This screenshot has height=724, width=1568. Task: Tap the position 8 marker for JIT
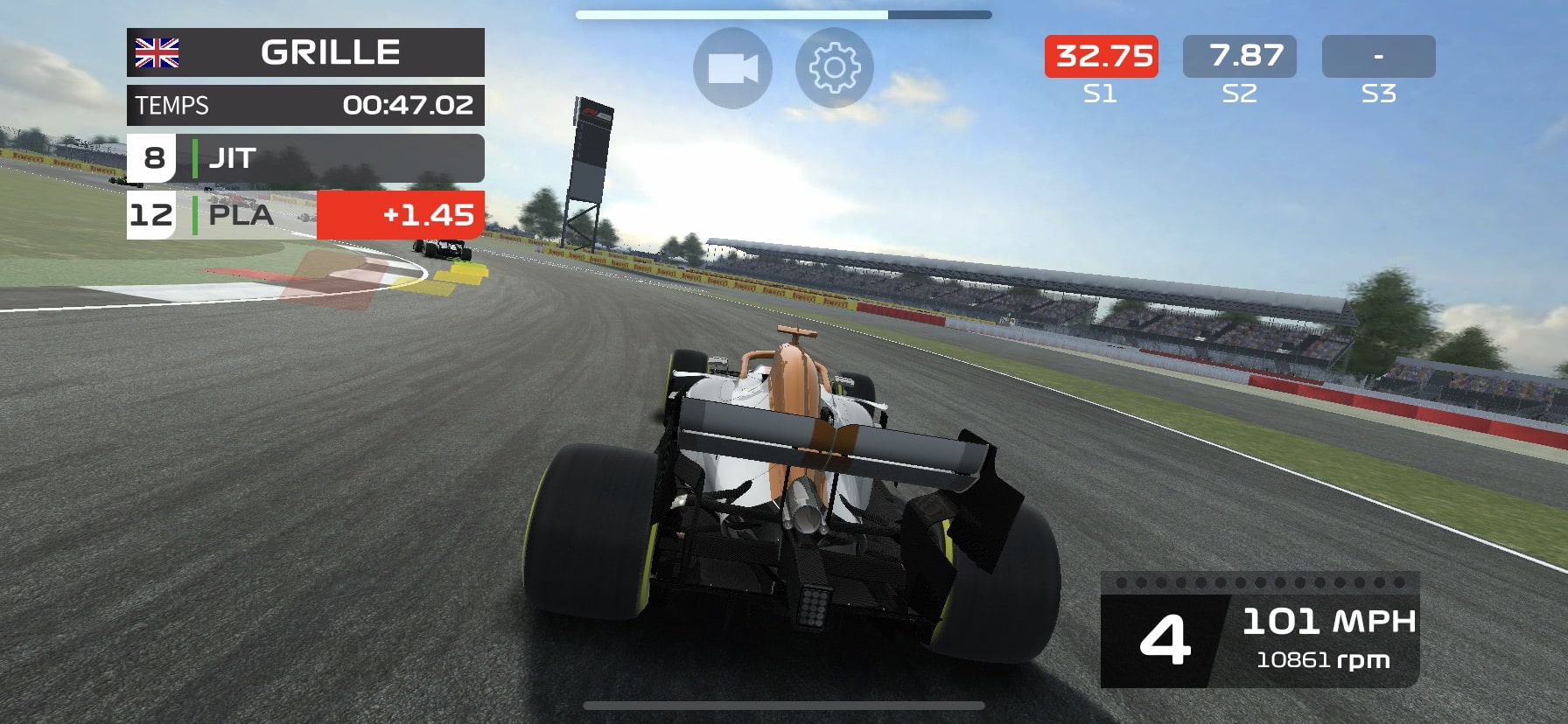click(x=154, y=158)
